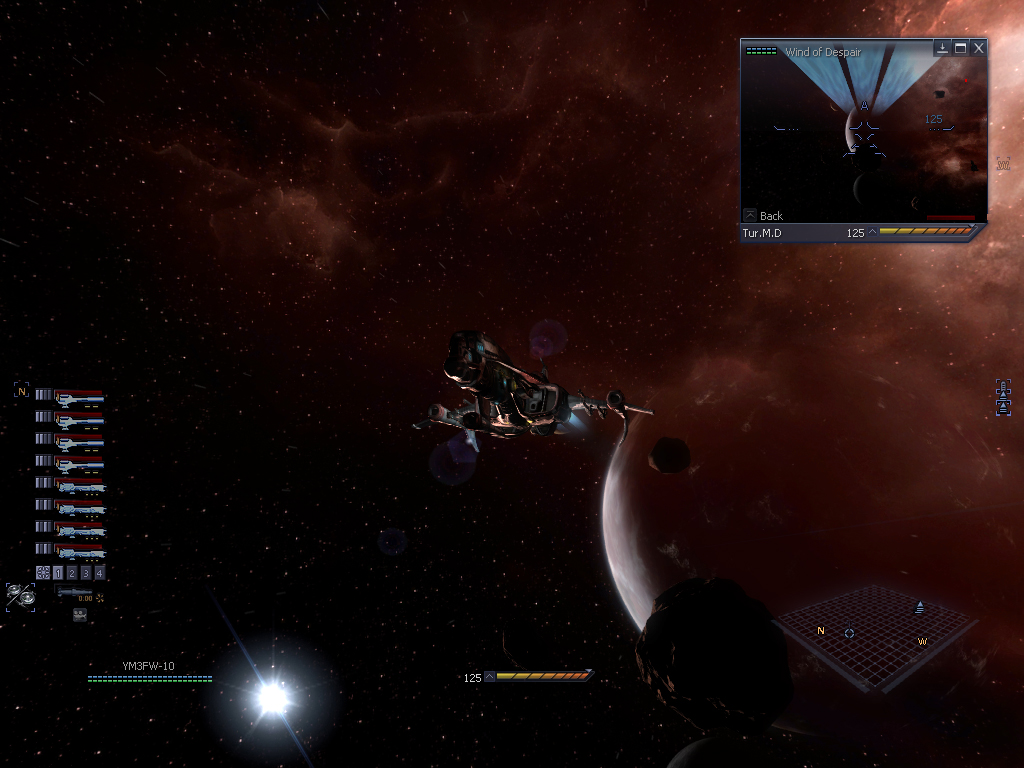The width and height of the screenshot is (1024, 768).
Task: Click the stacked ship icons at right edge
Action: tap(1003, 397)
